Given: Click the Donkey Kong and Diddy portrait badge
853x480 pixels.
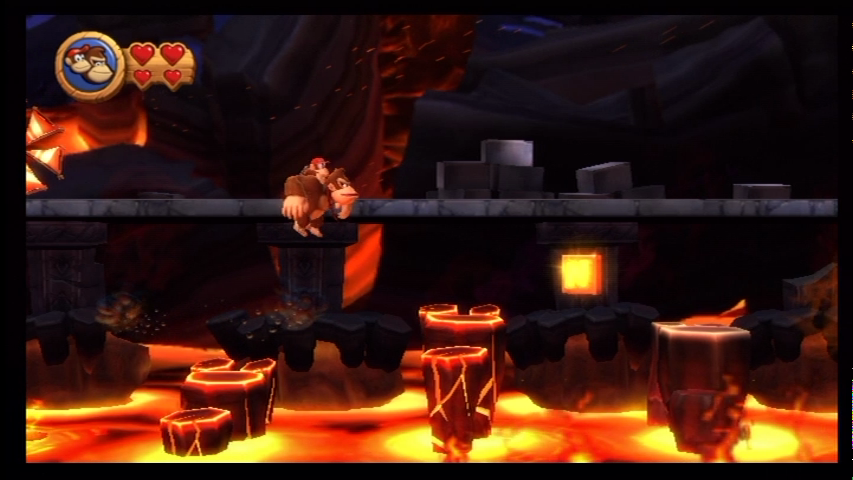Looking at the screenshot, I should click(x=89, y=66).
